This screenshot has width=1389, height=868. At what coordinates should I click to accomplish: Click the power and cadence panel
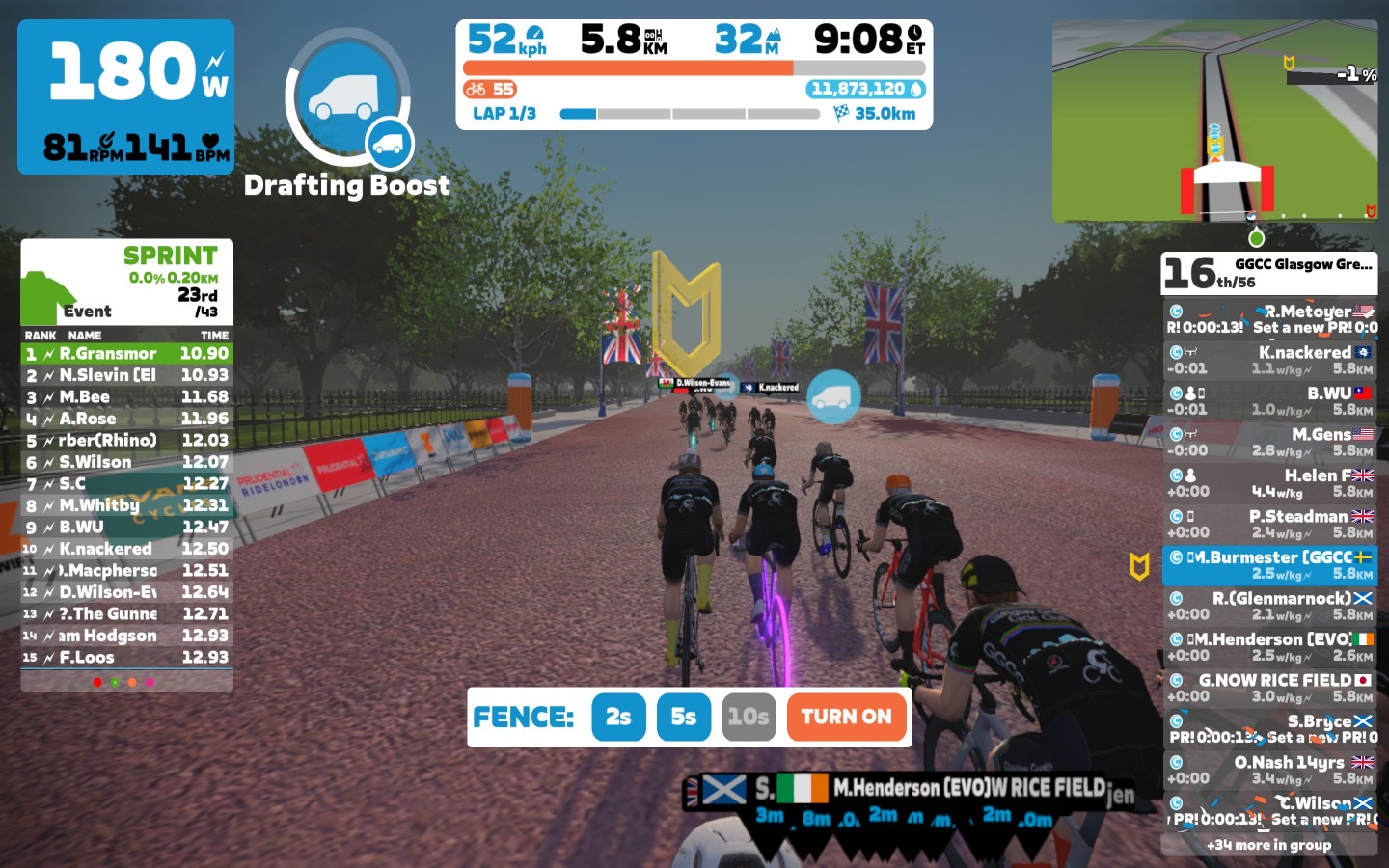[x=125, y=96]
